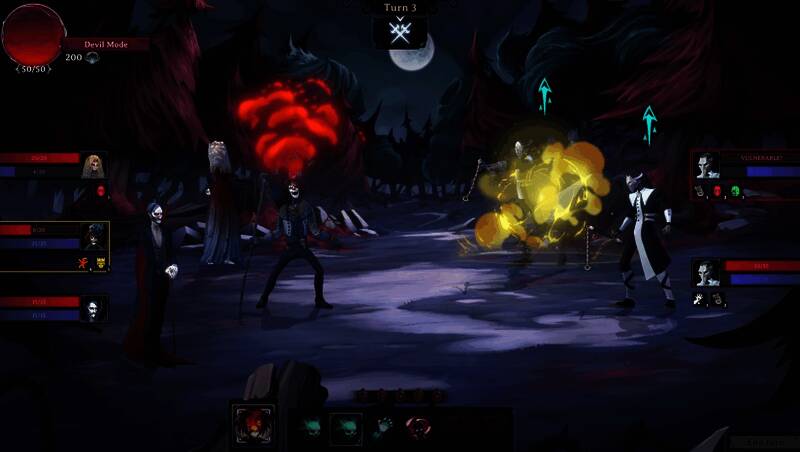Select the blonde-haired ally portrait
Image resolution: width=800 pixels, height=452 pixels.
[95, 165]
